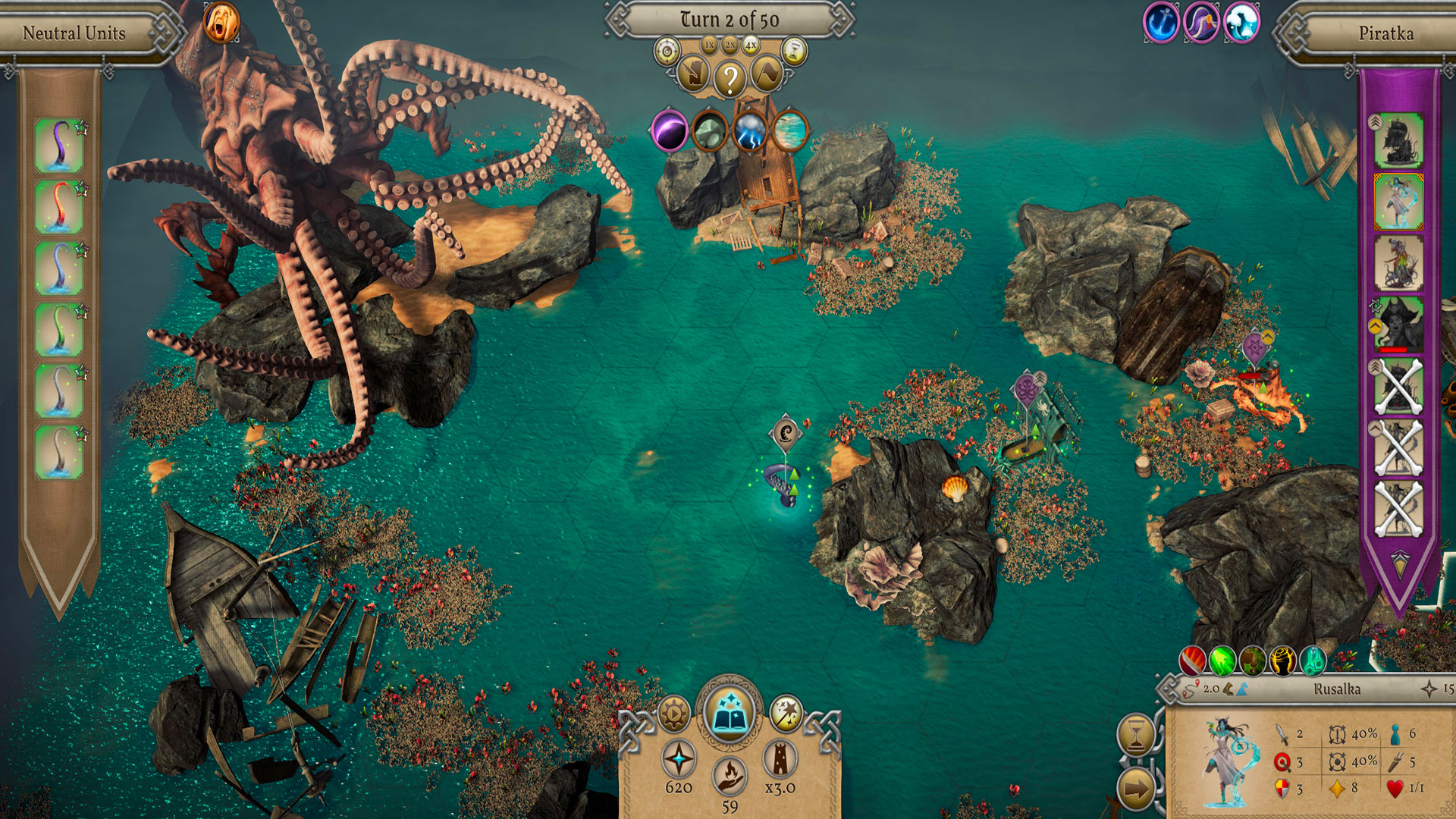Click the compass eye button under turn banner

[x=667, y=52]
